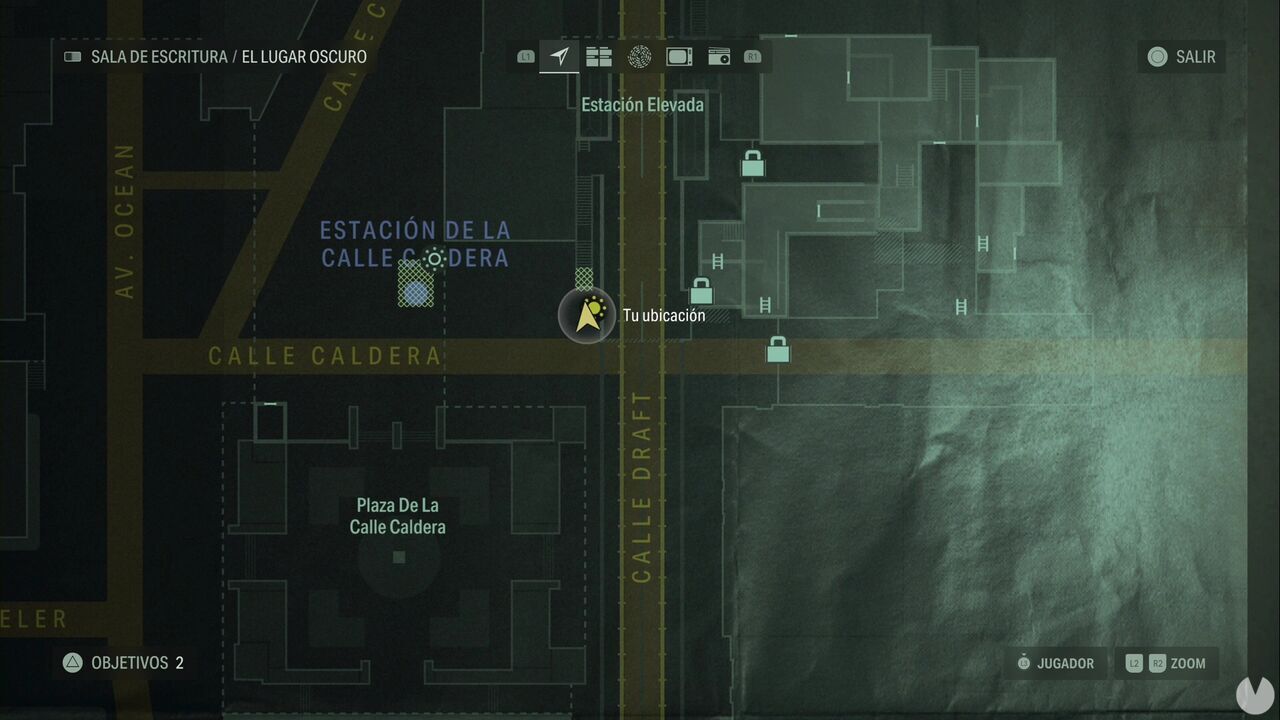The width and height of the screenshot is (1280, 720).
Task: Select the Radio collectibles icon
Action: pyautogui.click(x=719, y=57)
